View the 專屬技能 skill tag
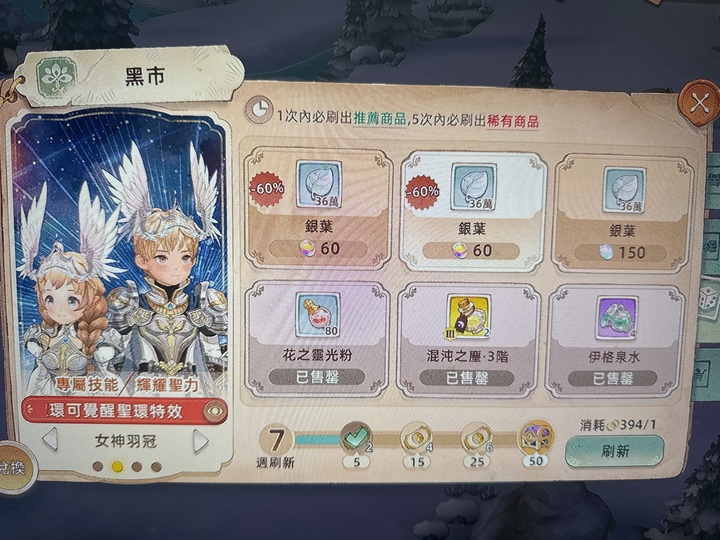The image size is (720, 540). [x=80, y=384]
